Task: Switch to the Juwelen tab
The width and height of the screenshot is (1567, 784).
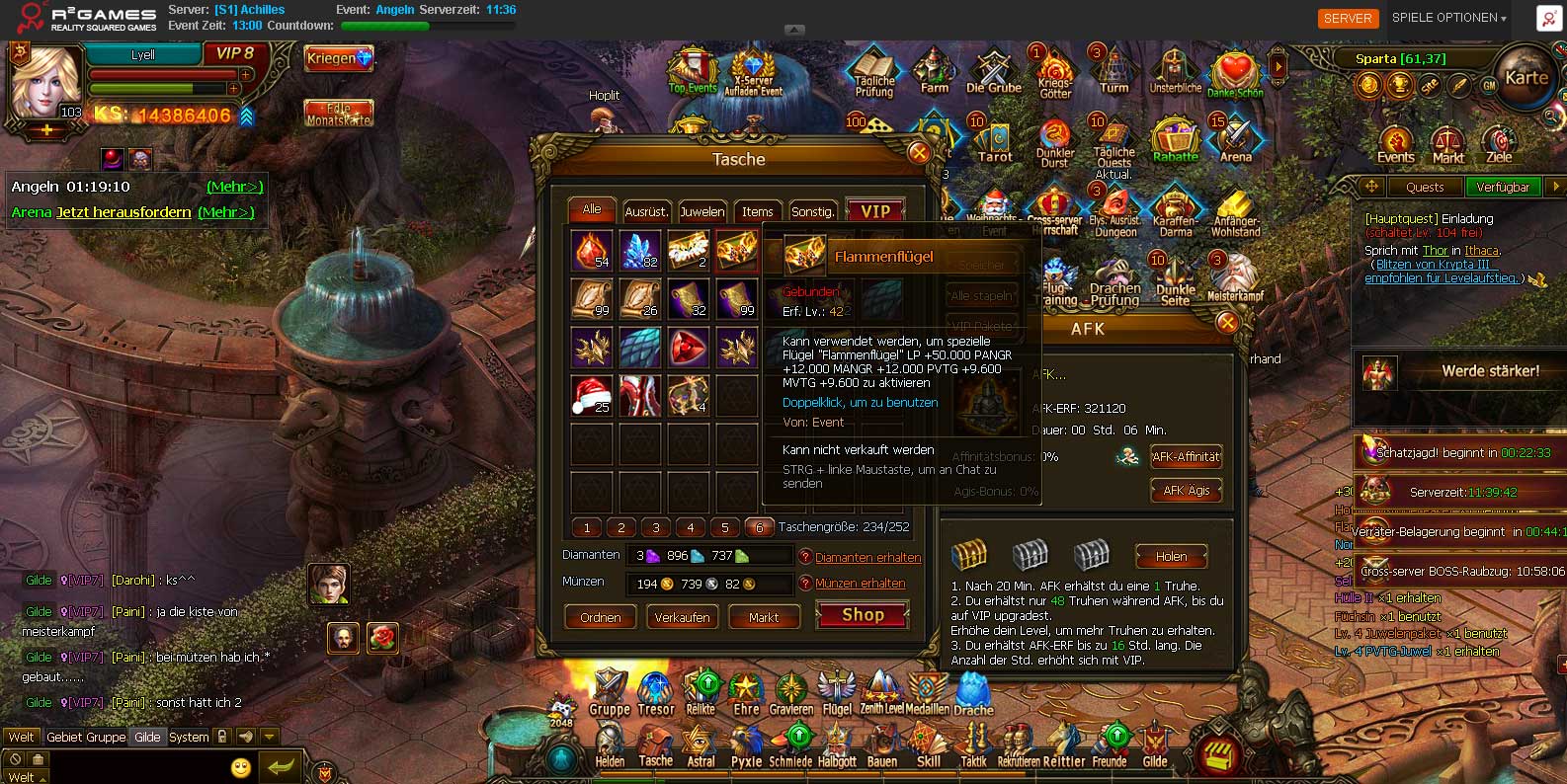Action: (701, 211)
